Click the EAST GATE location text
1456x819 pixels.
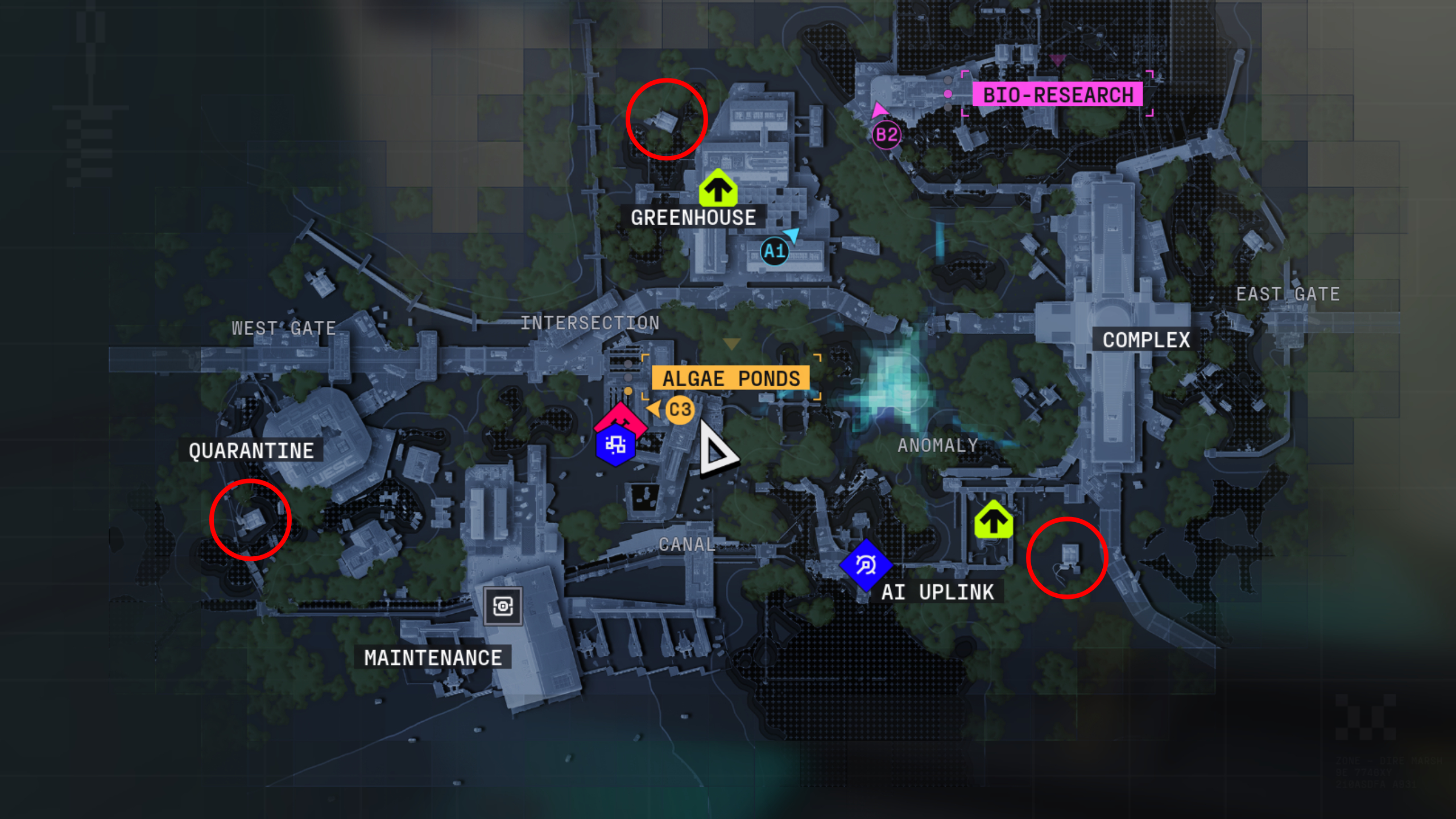point(1287,295)
